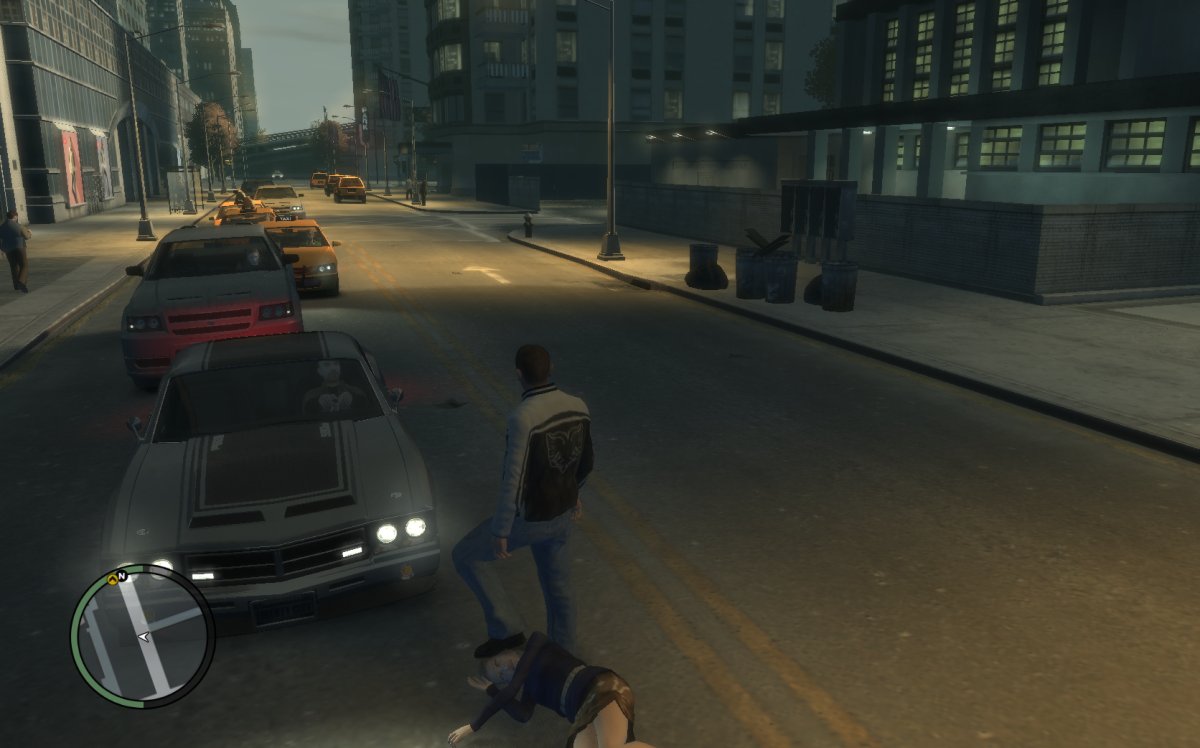Screen dimensions: 1200x748
Task: Click the circular radar minimap
Action: pos(142,637)
